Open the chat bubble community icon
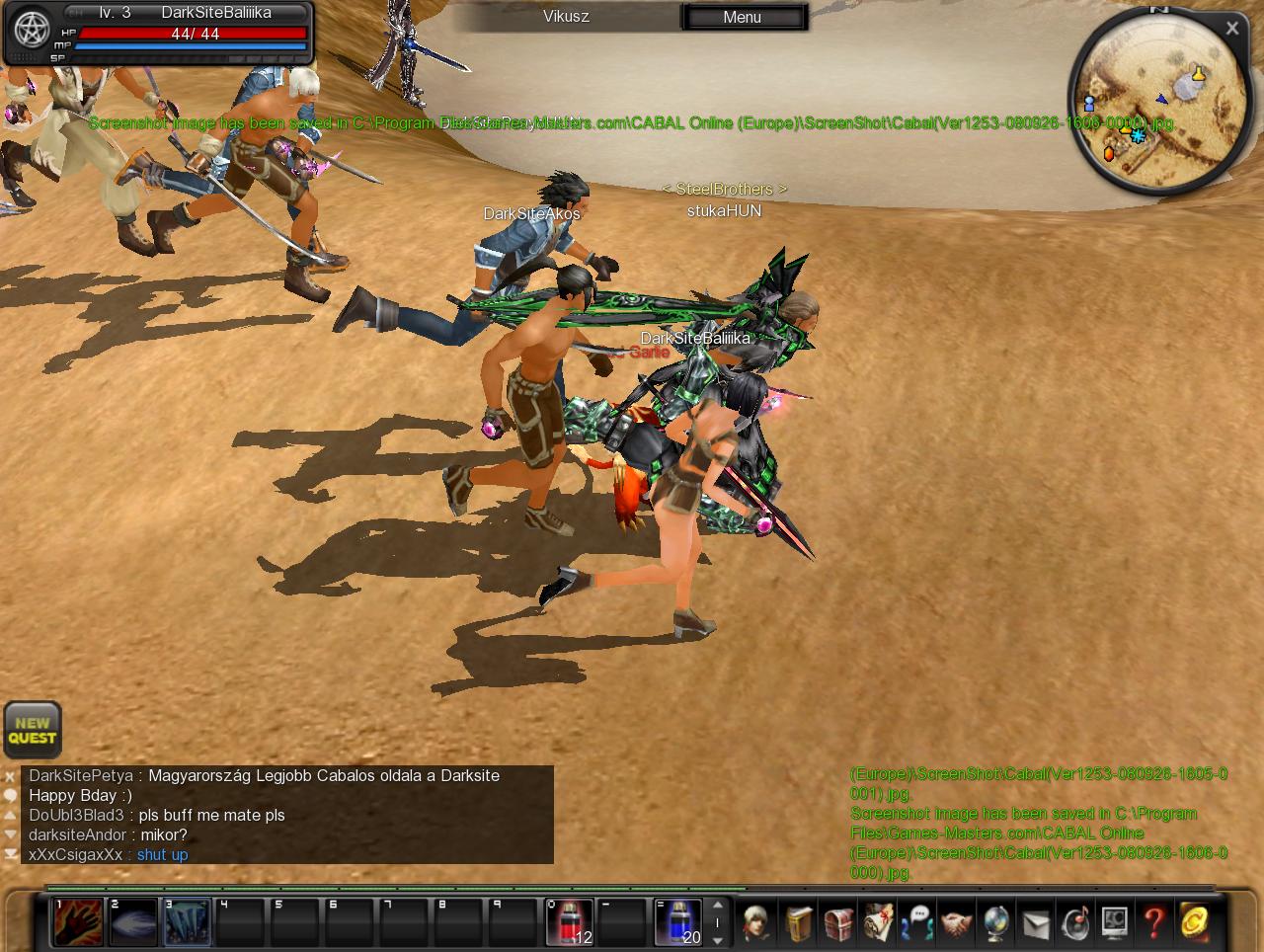Screen dimensions: 1264x952 click(x=917, y=922)
